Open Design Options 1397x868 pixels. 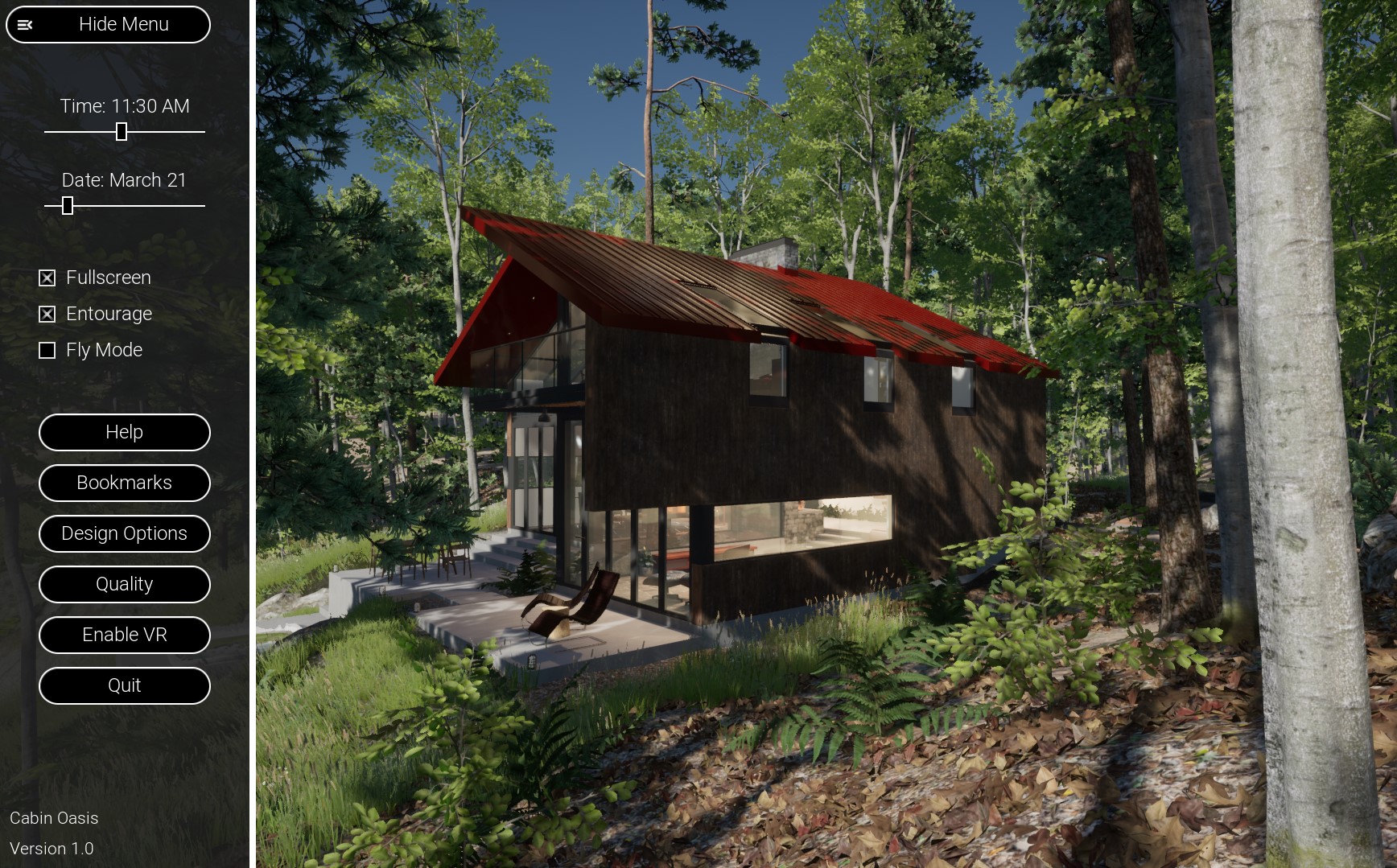pyautogui.click(x=124, y=534)
